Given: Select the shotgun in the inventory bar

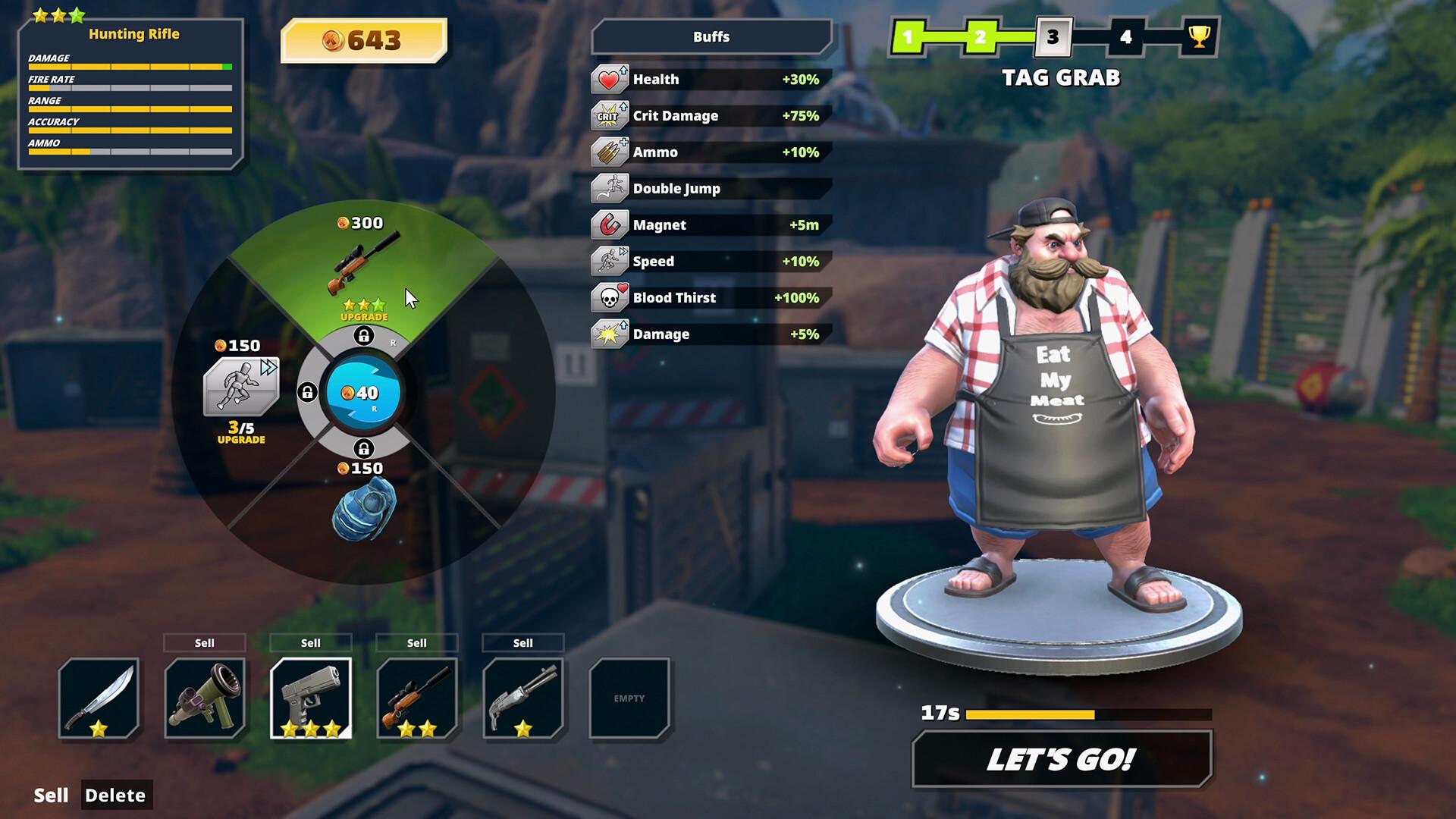Looking at the screenshot, I should tap(522, 698).
